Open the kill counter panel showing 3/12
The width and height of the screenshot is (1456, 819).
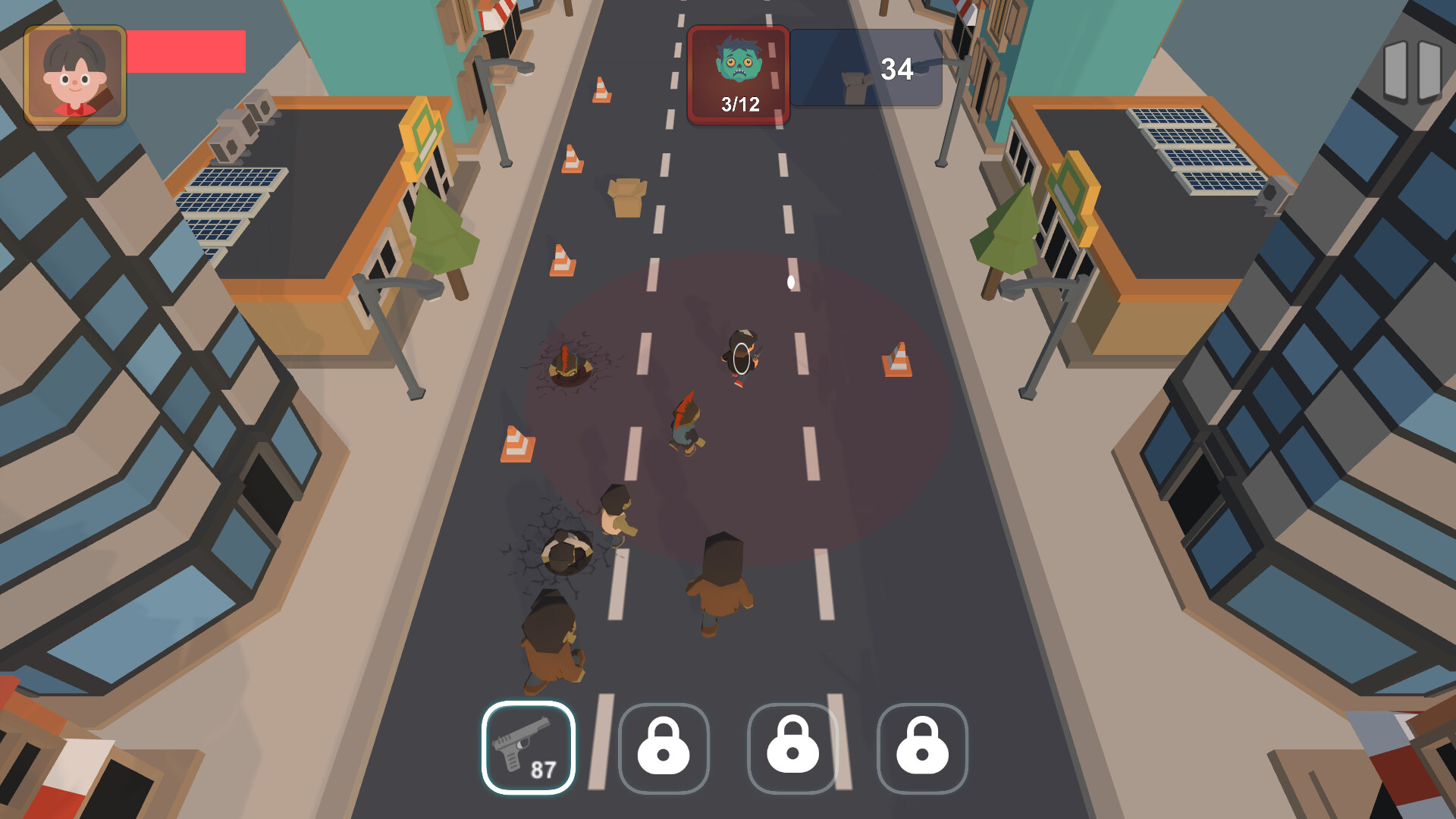(x=738, y=76)
